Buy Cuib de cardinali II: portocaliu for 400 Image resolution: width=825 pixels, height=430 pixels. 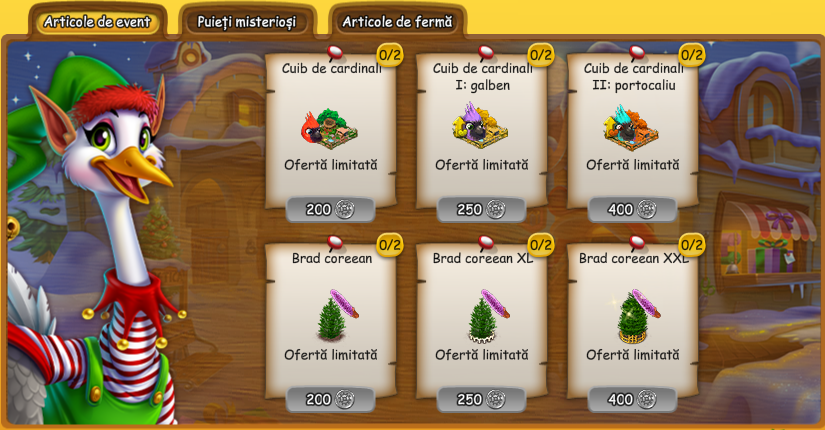(632, 209)
